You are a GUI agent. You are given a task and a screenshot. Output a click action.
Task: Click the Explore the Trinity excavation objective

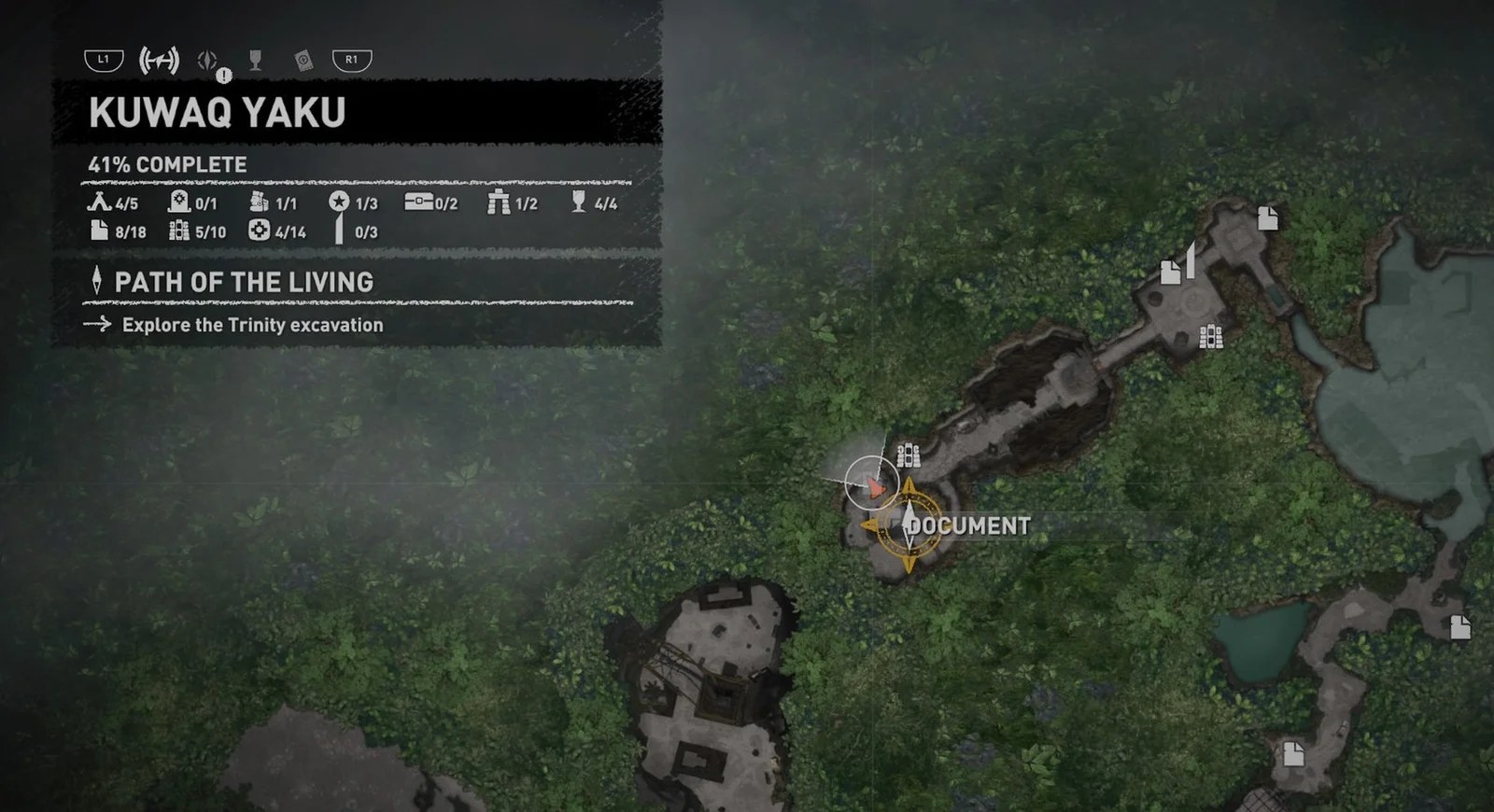pyautogui.click(x=252, y=325)
